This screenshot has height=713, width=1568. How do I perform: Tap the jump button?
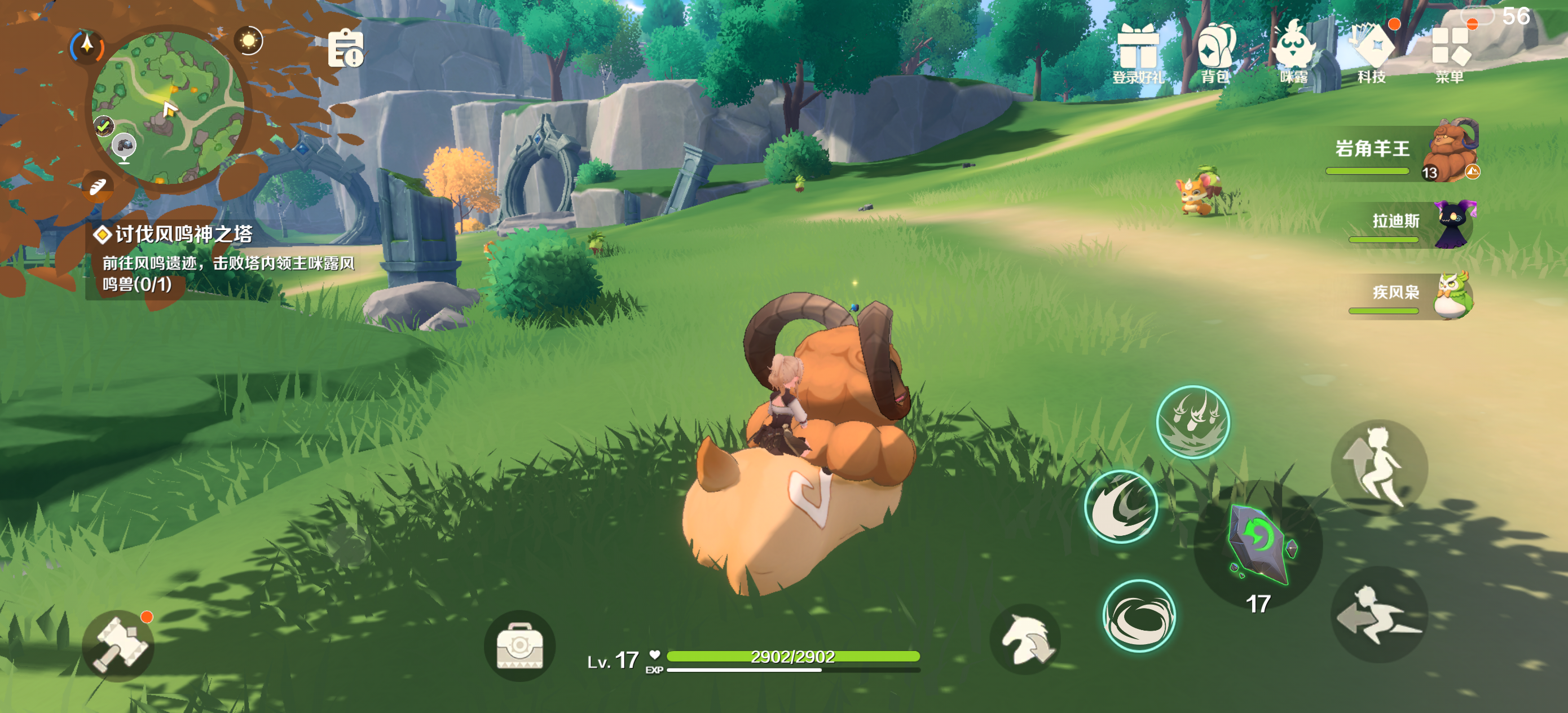tap(1379, 468)
